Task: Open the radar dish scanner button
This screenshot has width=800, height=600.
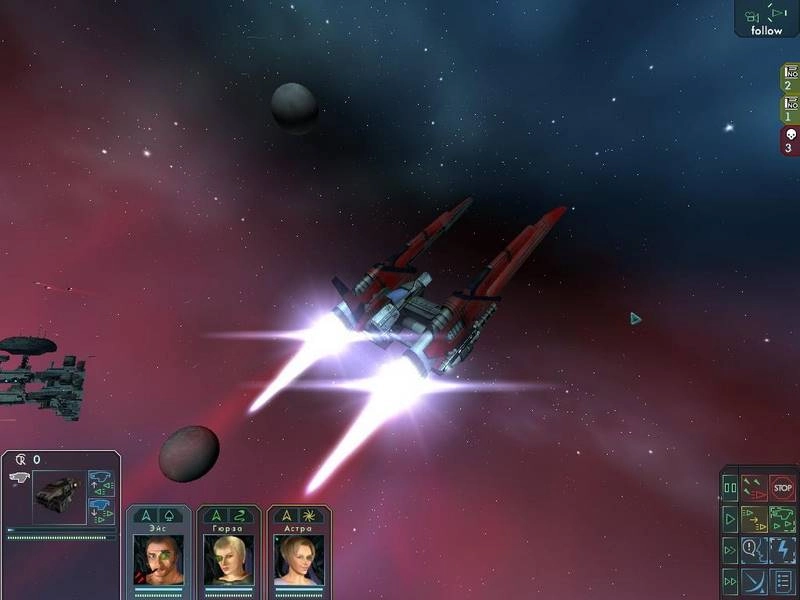Action: (755, 580)
